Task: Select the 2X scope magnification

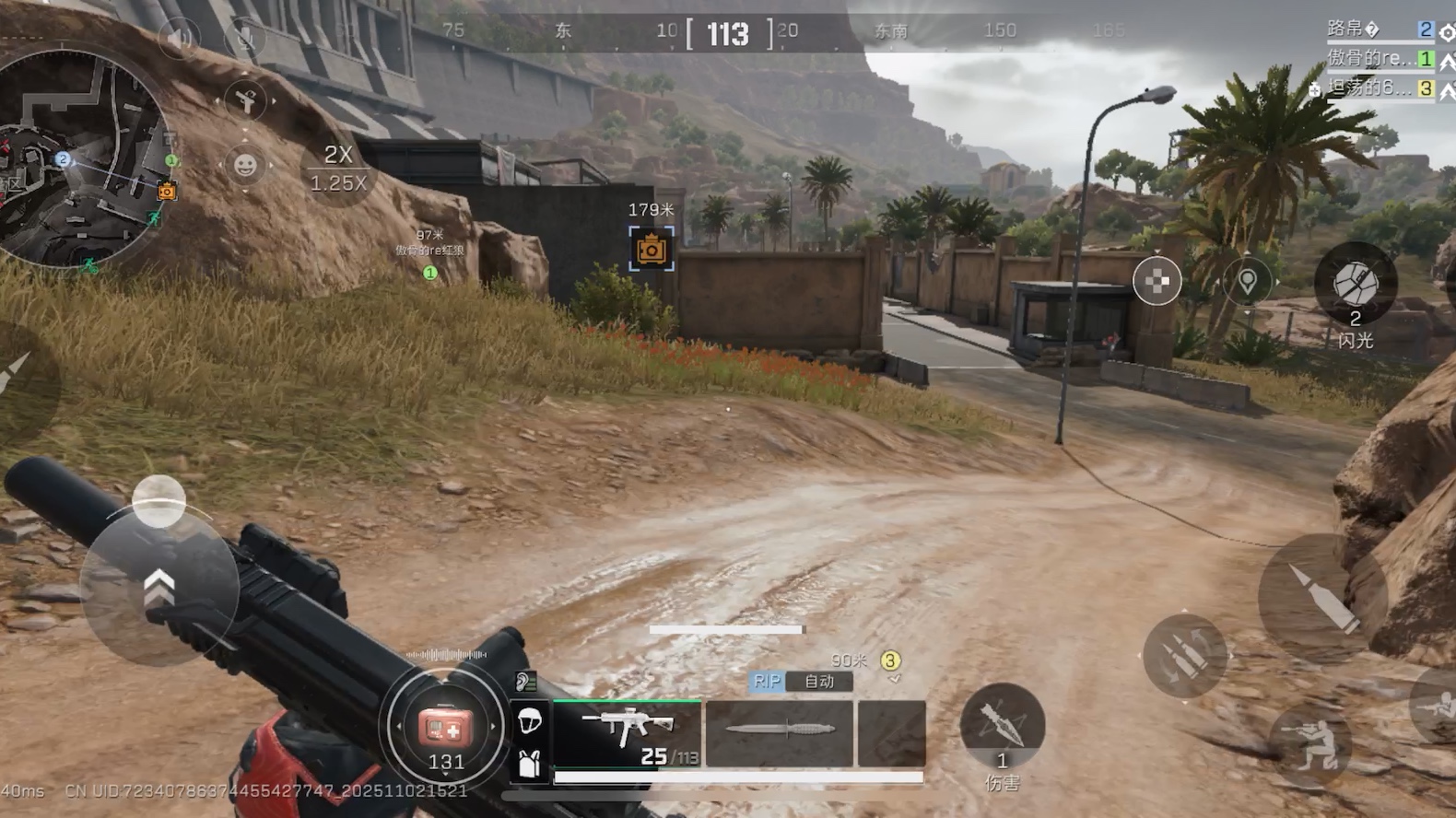Action: [338, 155]
